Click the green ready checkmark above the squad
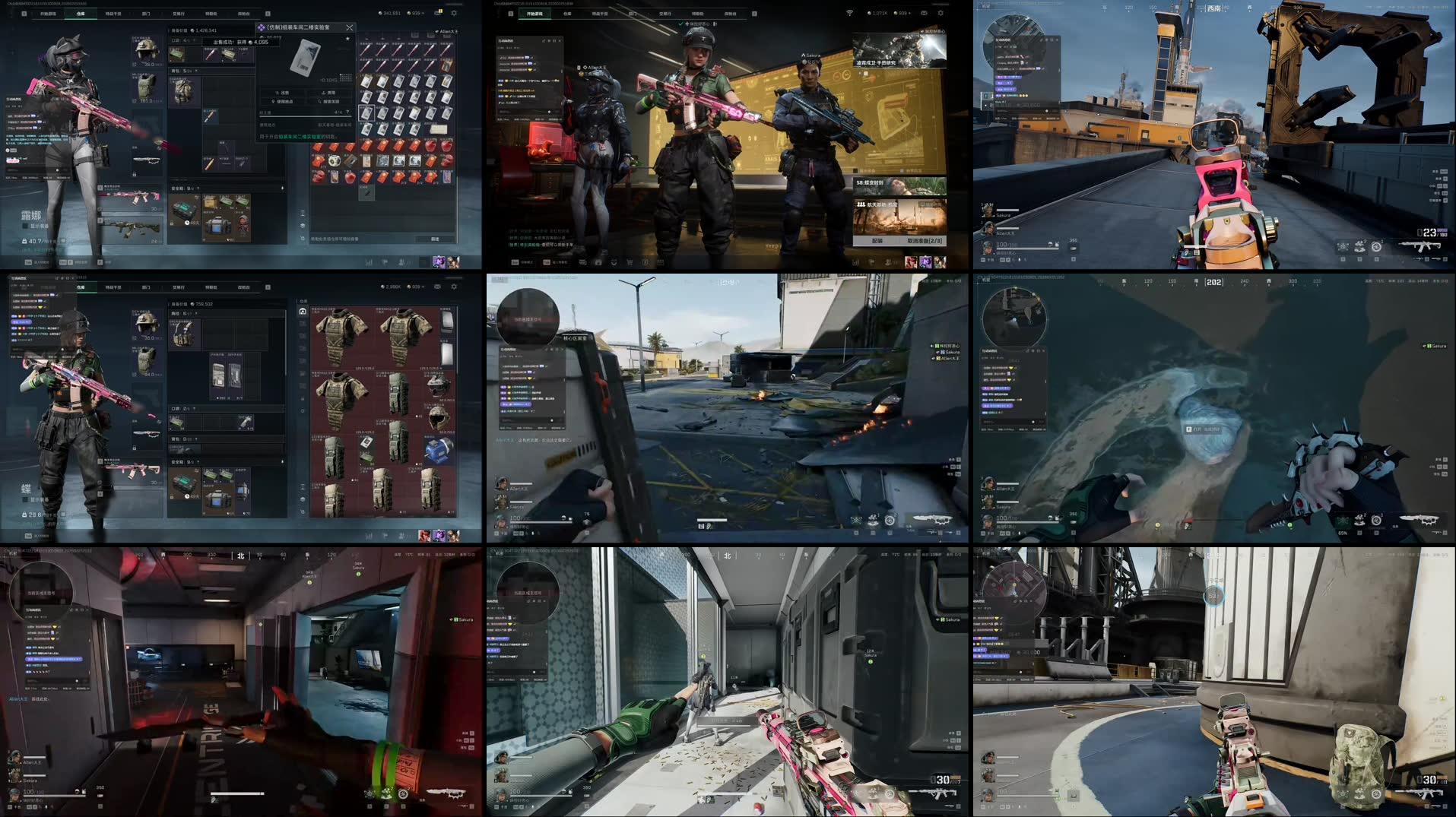The image size is (1456, 817). pos(680,24)
